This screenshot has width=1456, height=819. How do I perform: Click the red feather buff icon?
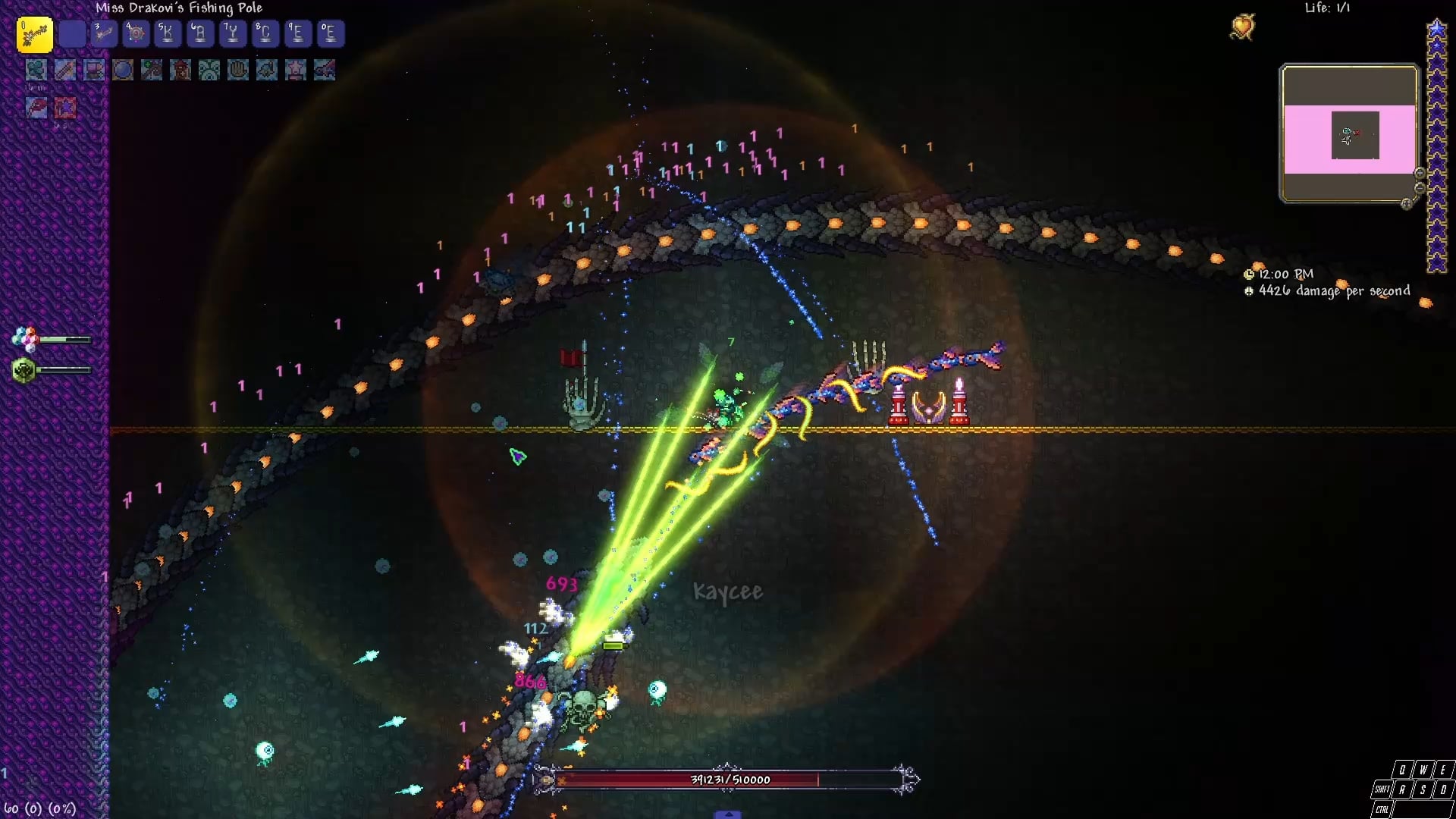click(36, 108)
